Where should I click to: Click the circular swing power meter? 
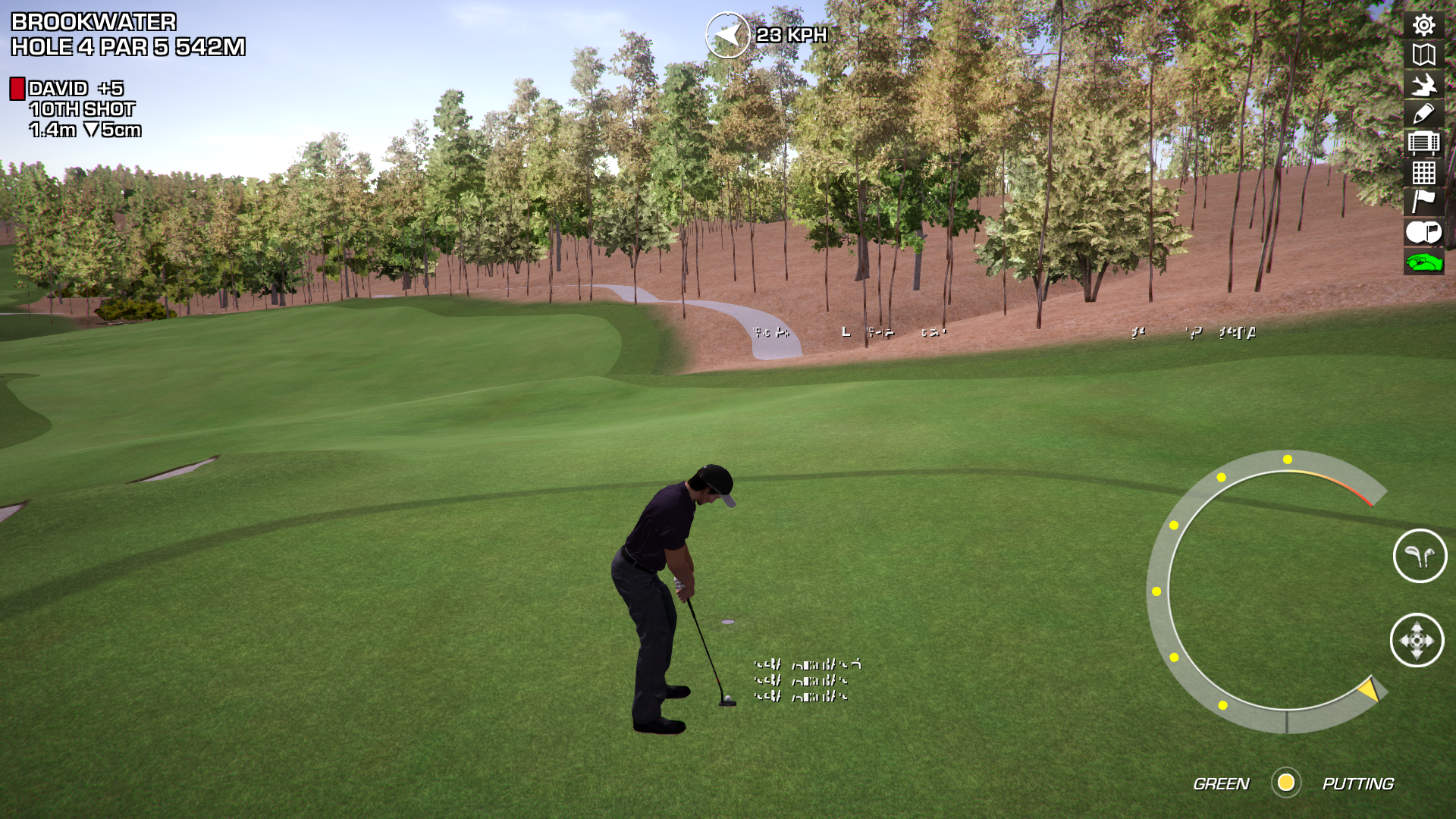(x=1265, y=591)
